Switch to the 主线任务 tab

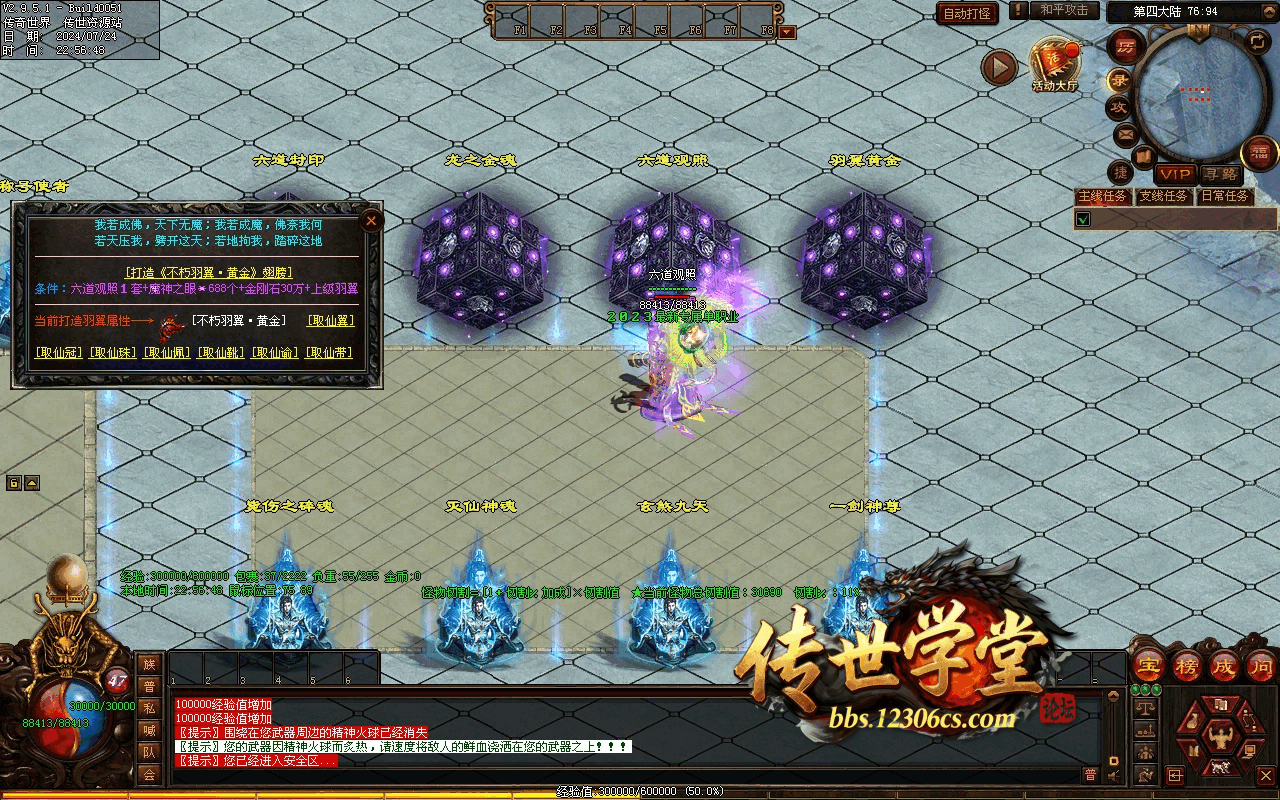click(x=1102, y=196)
